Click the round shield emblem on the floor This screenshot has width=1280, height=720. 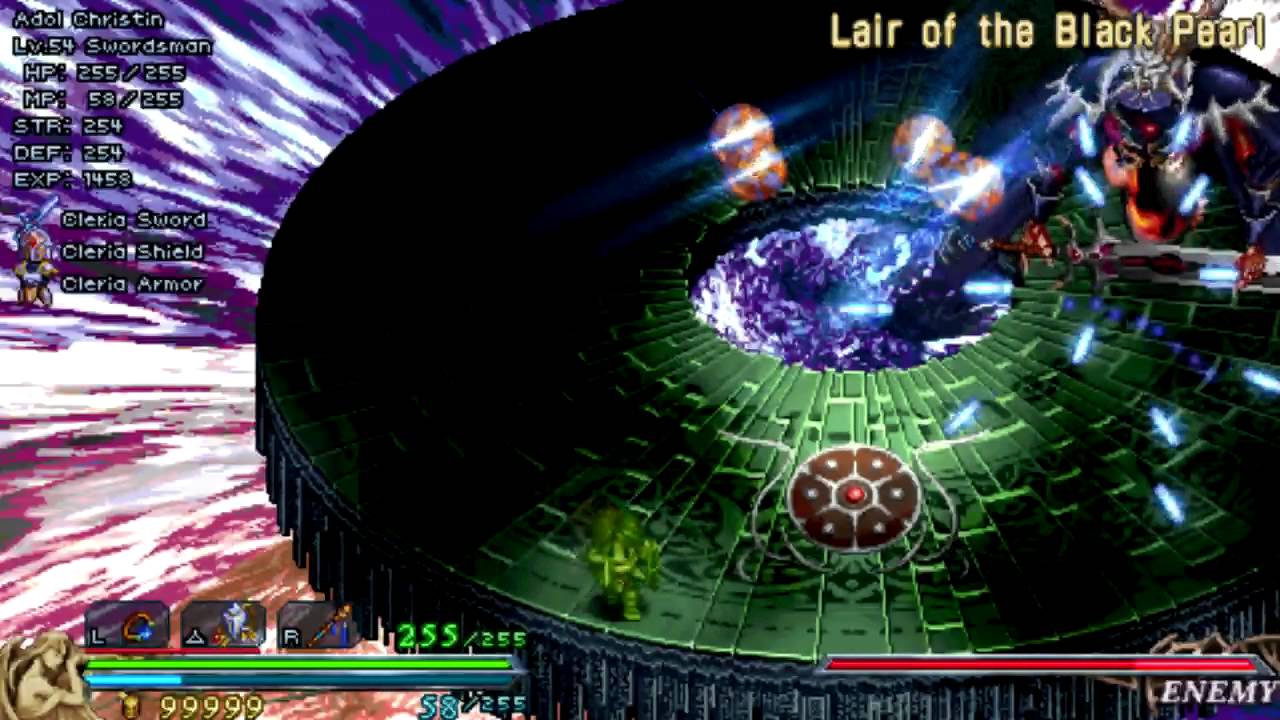tap(853, 495)
